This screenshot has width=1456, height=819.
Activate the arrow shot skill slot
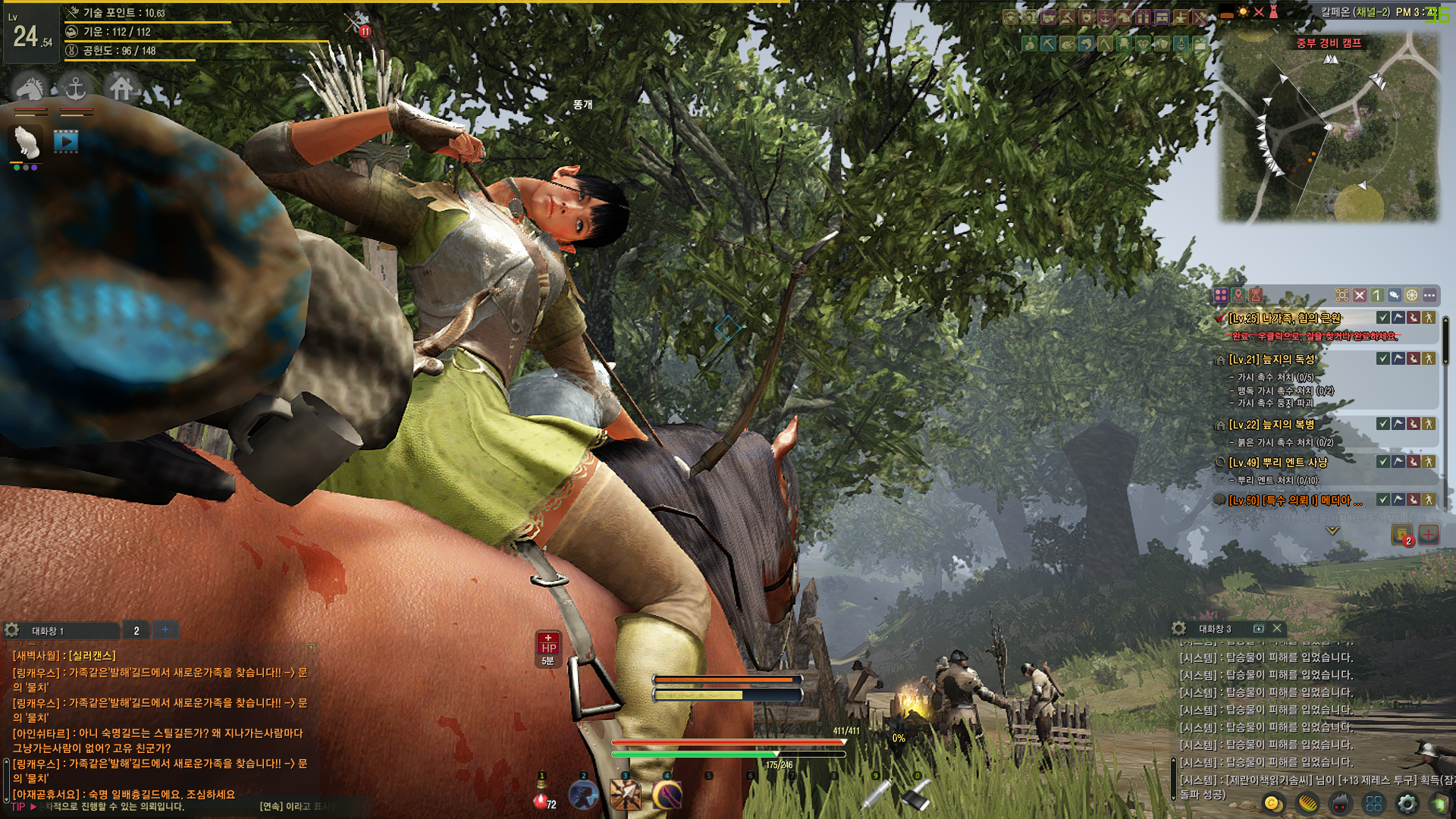626,795
